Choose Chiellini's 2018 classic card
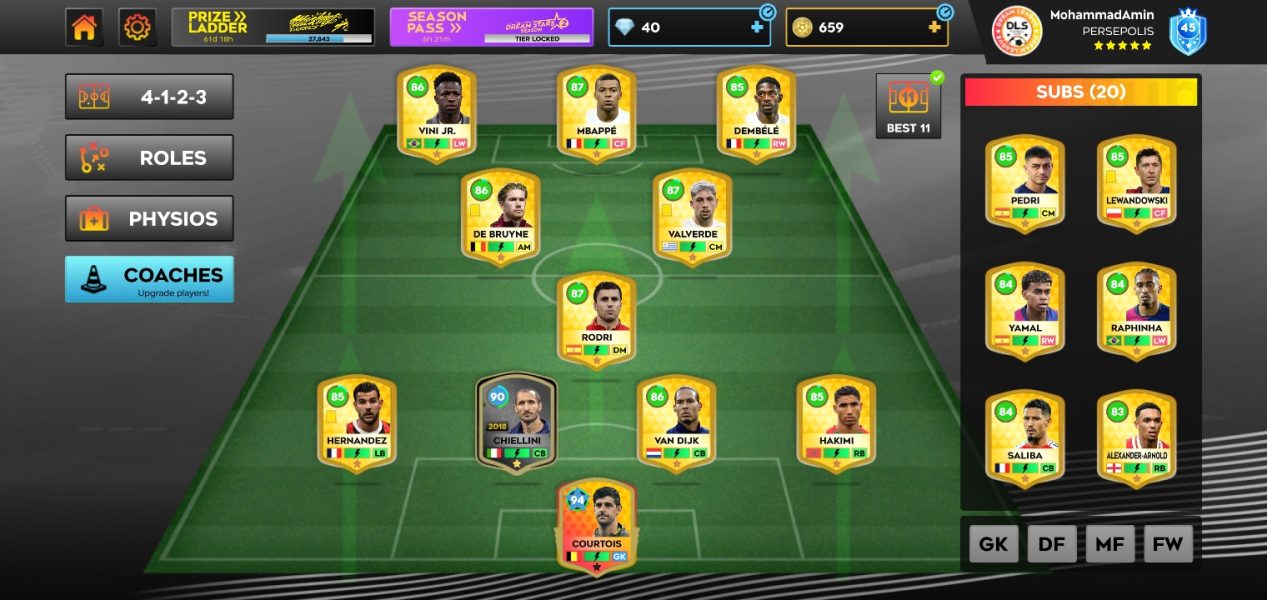1267x600 pixels. pyautogui.click(x=516, y=422)
